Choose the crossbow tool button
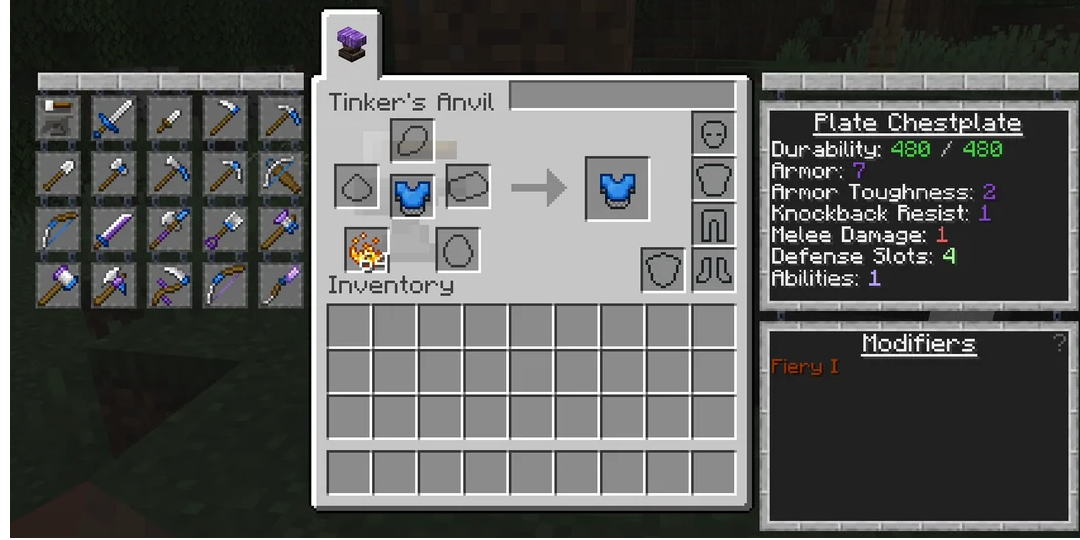Screen dimensions: 1080x540 (x=280, y=174)
